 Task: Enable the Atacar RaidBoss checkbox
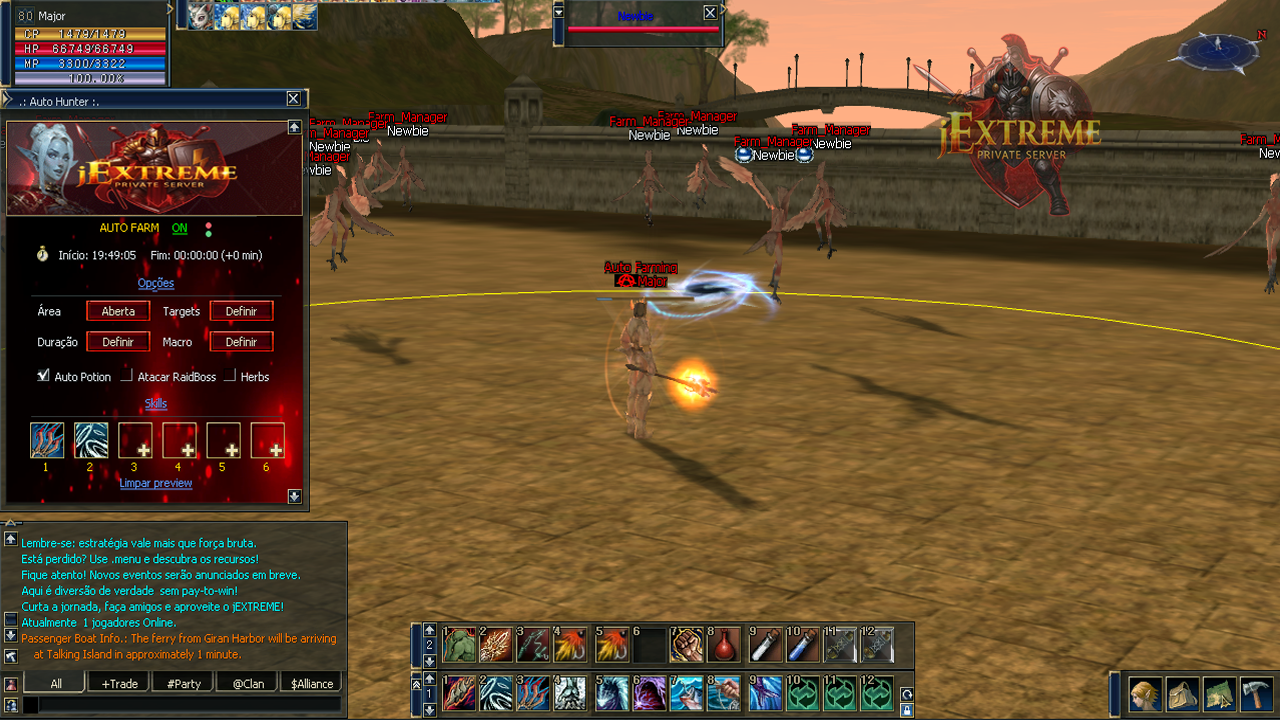[127, 376]
